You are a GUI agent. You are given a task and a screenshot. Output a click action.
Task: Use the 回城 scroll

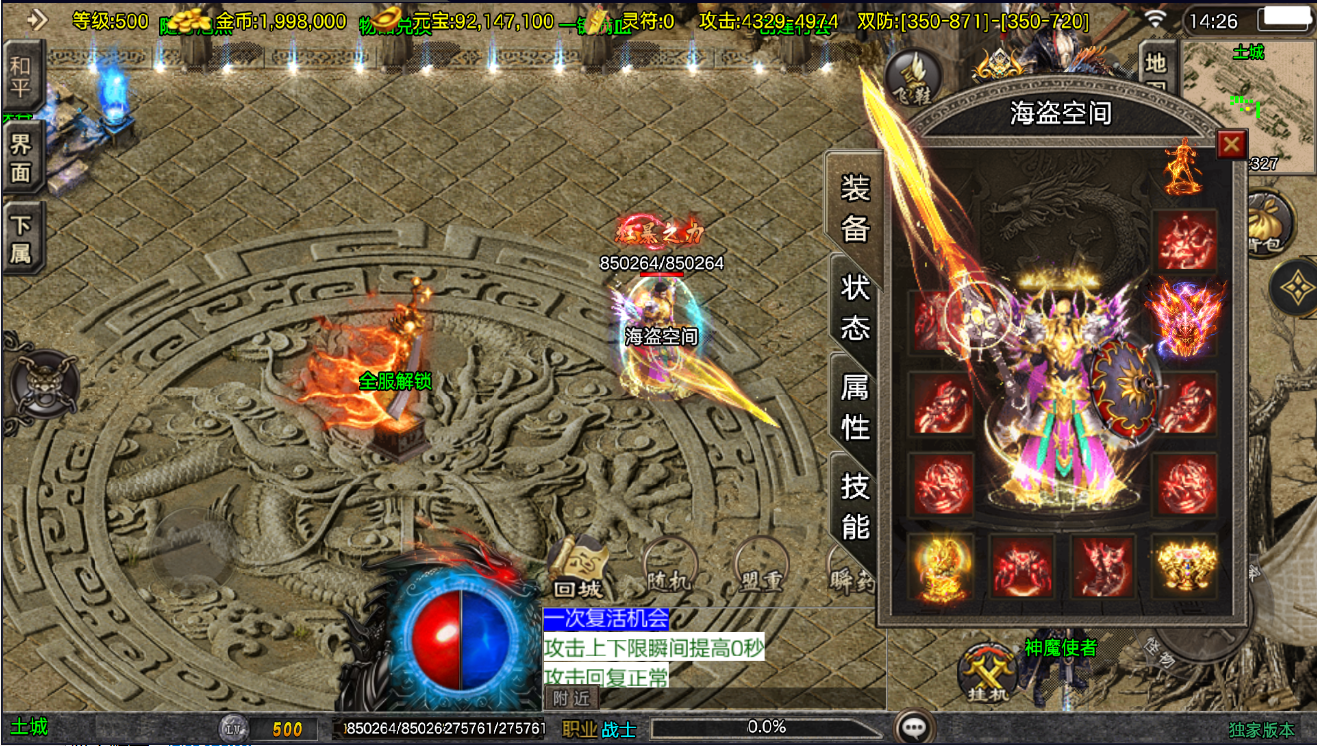576,572
